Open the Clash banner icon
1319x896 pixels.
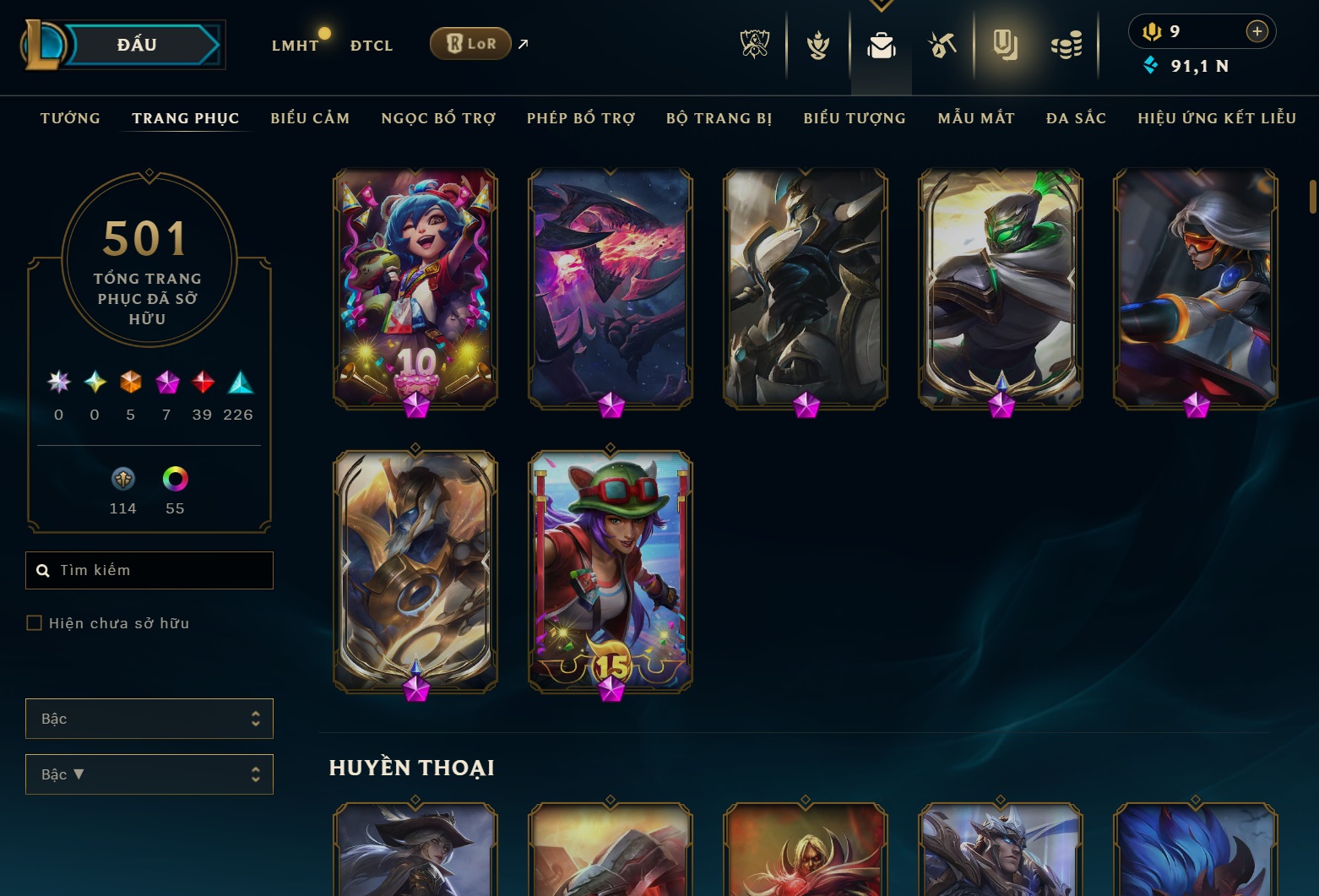pos(817,44)
